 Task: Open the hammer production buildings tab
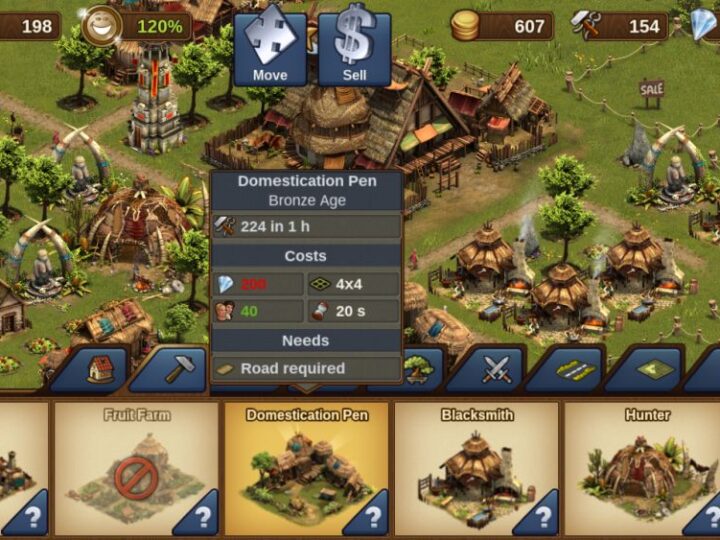click(180, 370)
